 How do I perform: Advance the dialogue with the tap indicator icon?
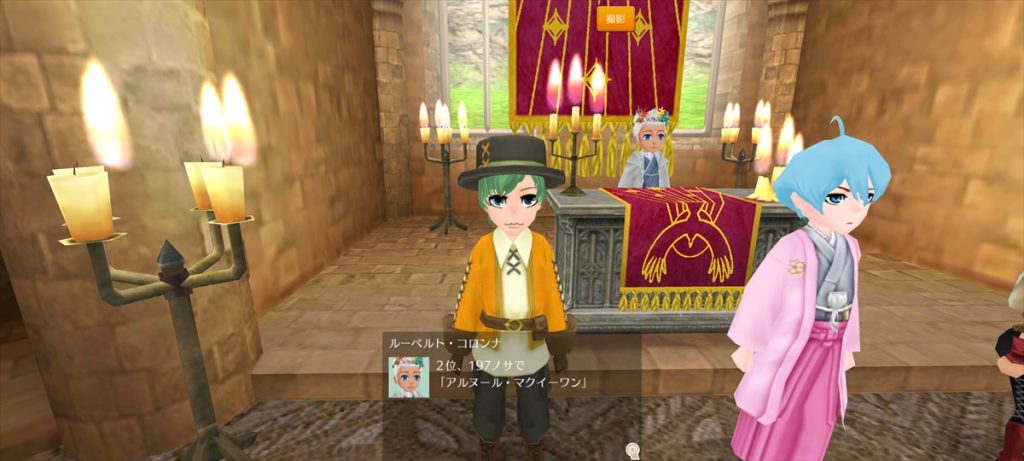[631, 449]
